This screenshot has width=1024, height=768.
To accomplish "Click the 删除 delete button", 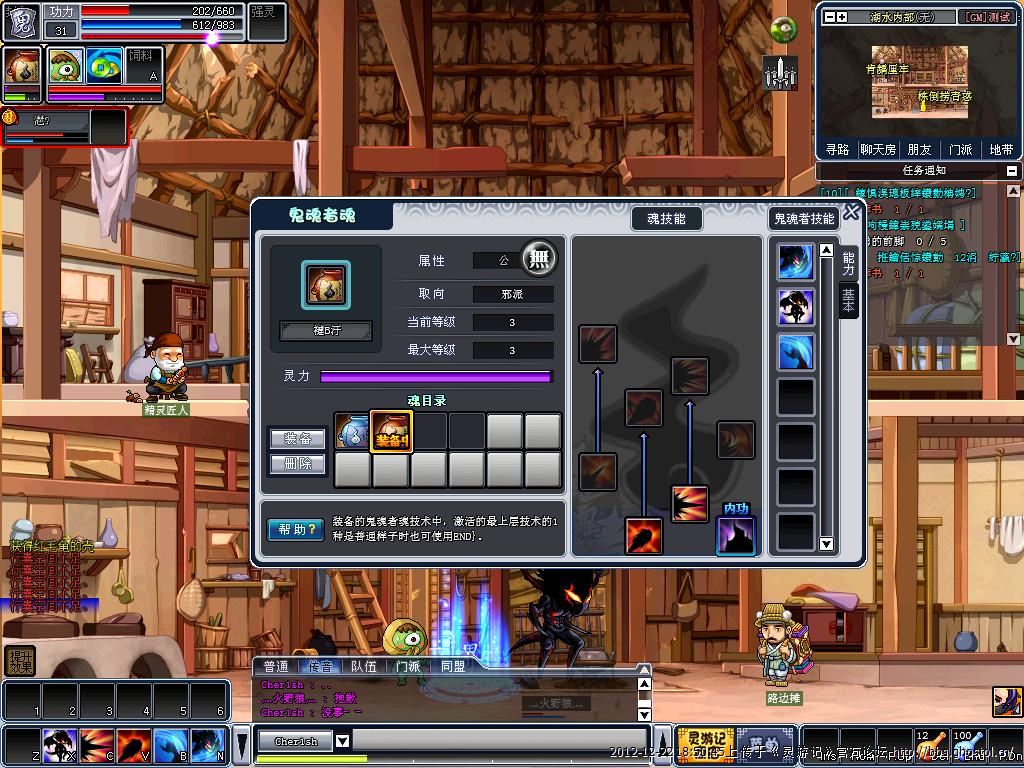I will click(x=298, y=464).
